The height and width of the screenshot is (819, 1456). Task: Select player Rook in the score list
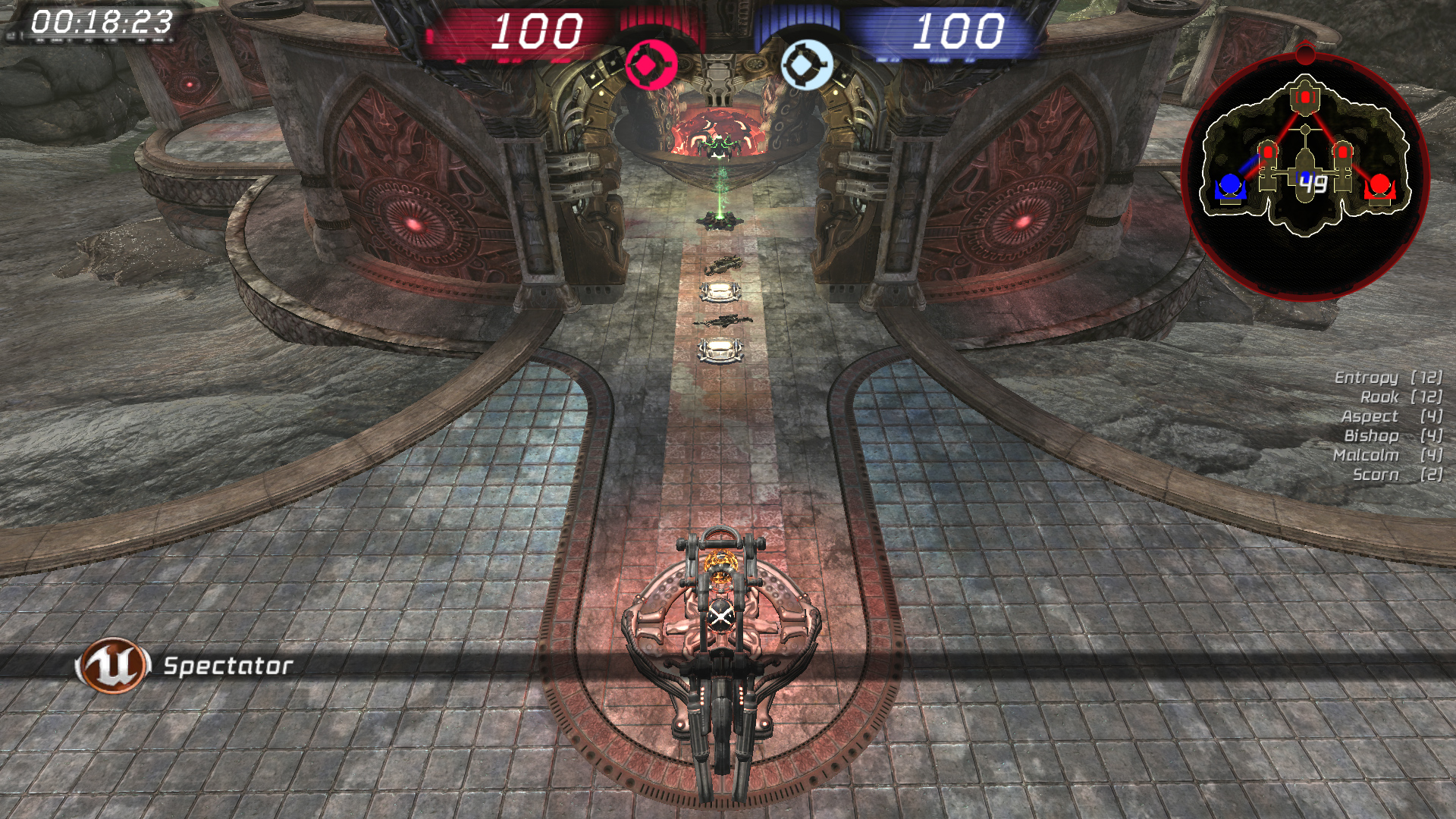pyautogui.click(x=1379, y=397)
